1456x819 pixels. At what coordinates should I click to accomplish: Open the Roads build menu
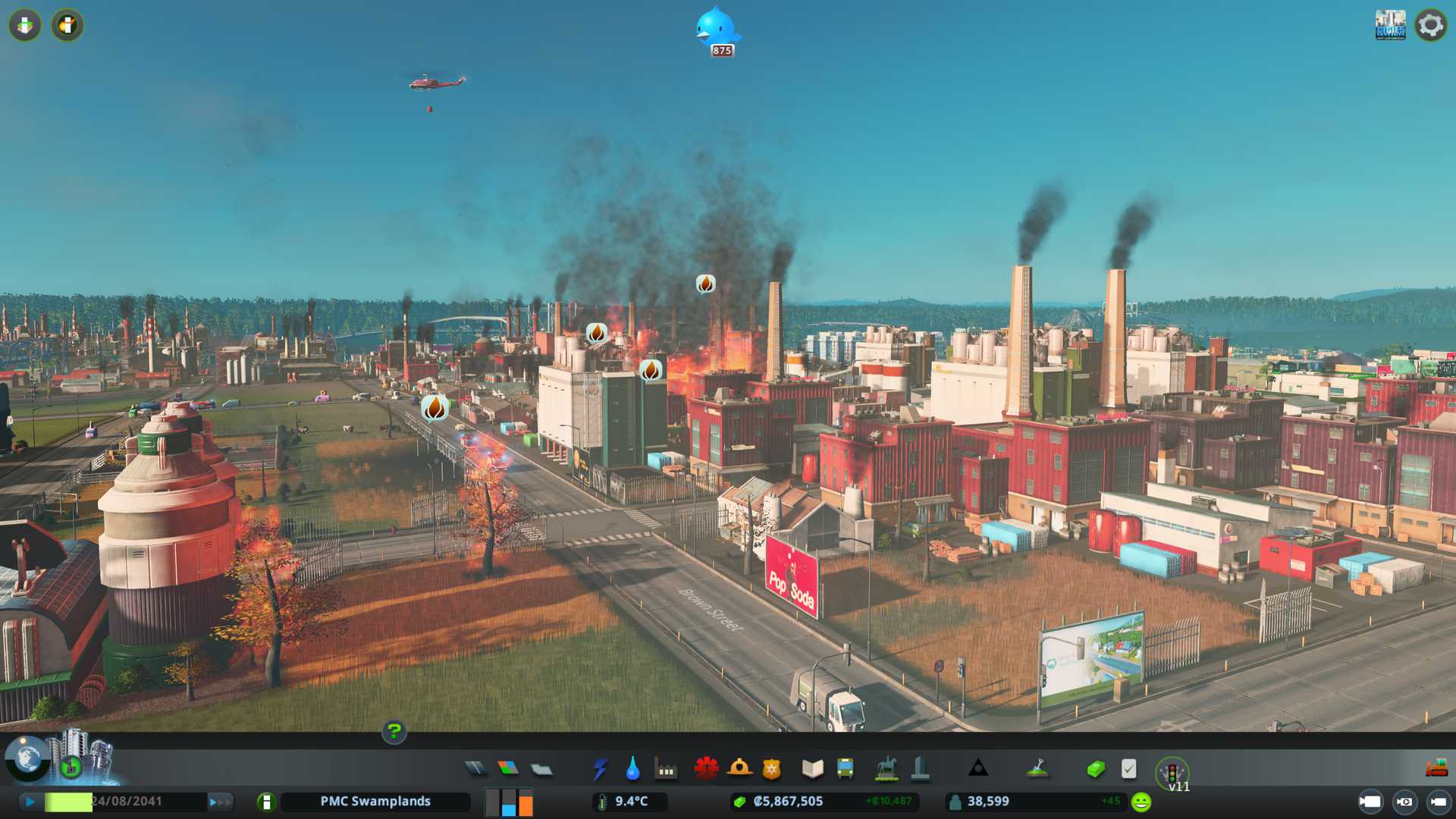click(475, 769)
